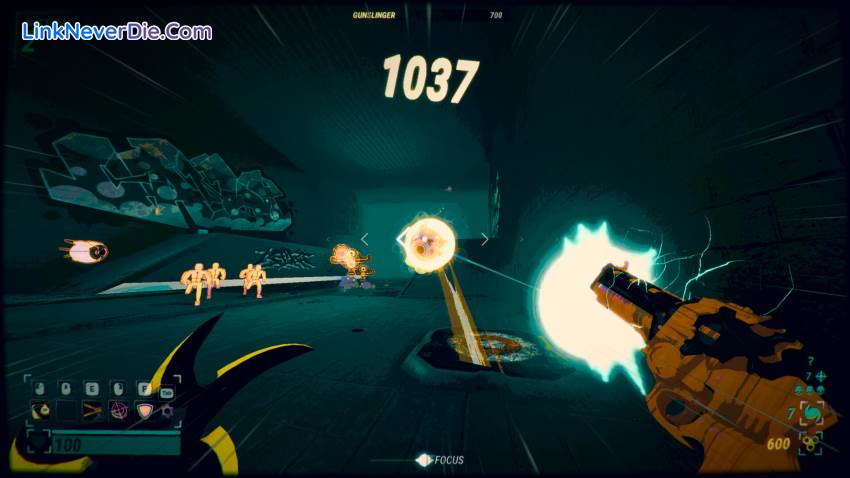
Task: Activate the orange crossed-lines ability
Action: click(92, 410)
